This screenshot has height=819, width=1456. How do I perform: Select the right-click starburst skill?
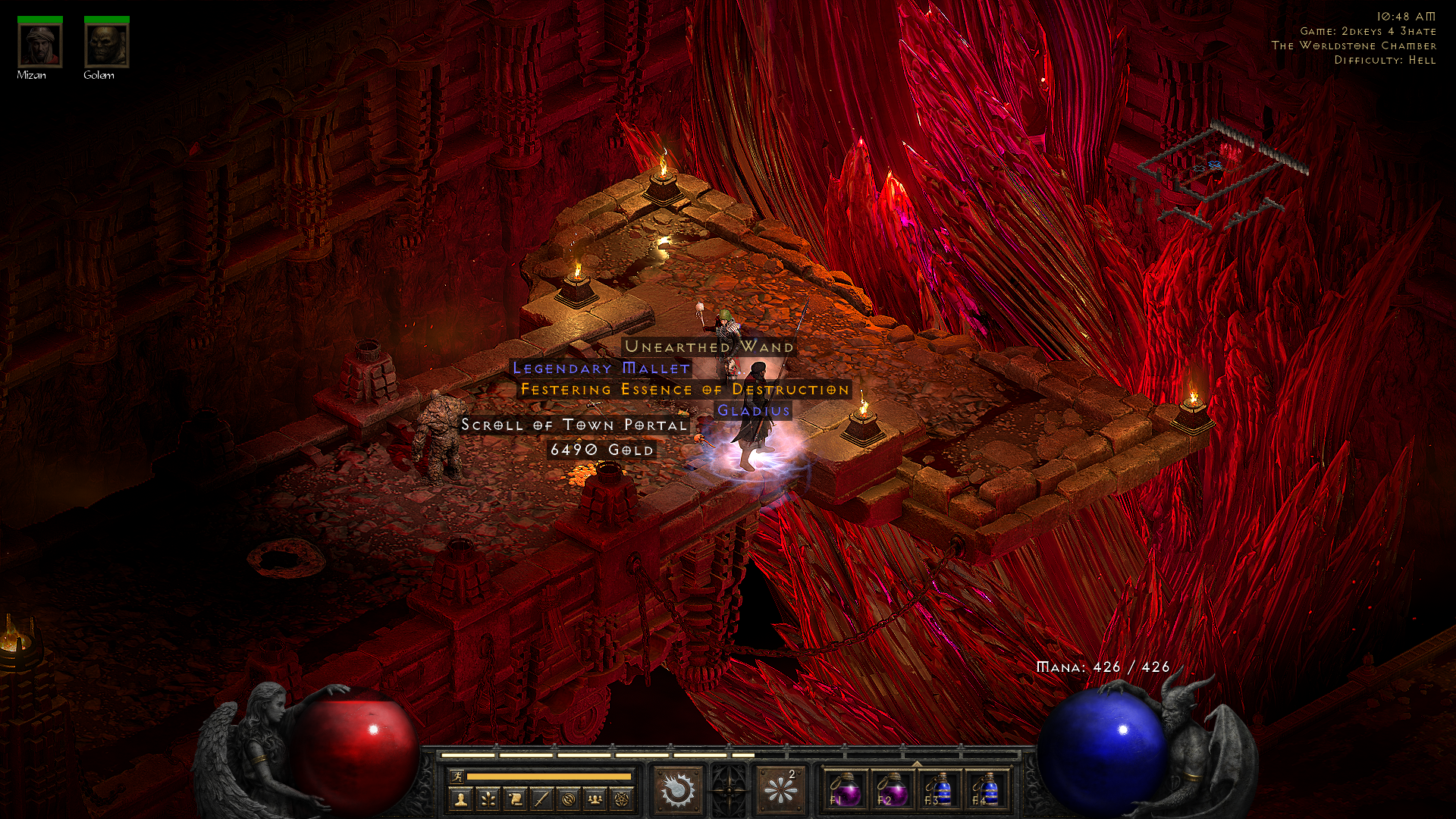click(x=780, y=790)
